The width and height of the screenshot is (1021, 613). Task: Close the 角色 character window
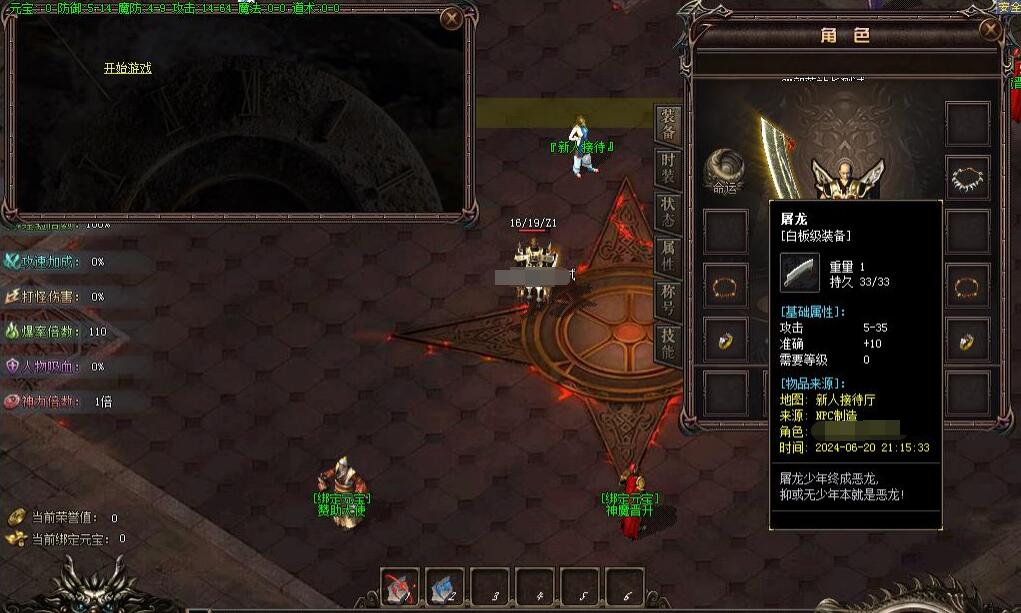point(991,30)
